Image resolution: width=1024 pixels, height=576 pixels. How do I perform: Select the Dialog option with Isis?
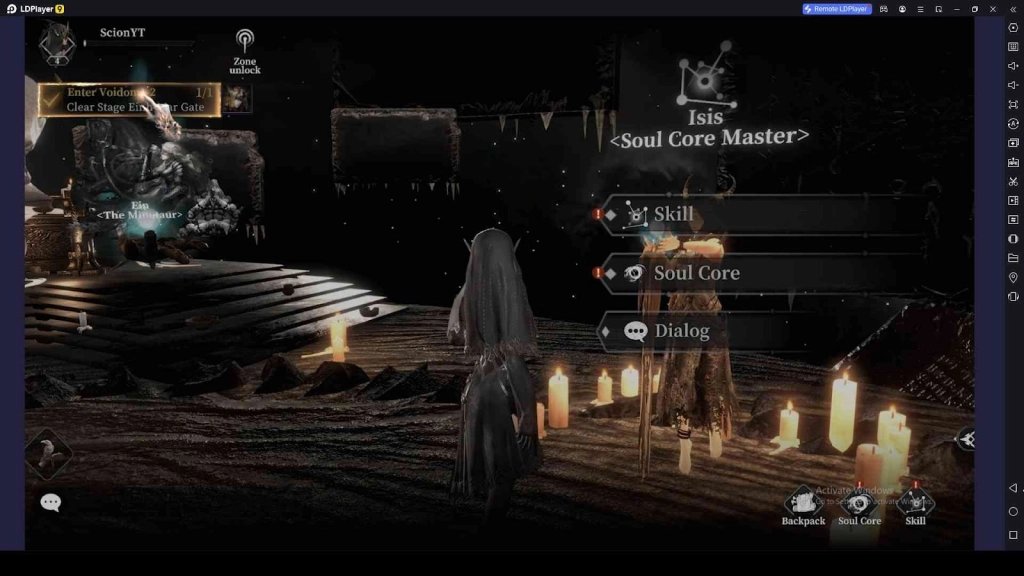point(760,331)
